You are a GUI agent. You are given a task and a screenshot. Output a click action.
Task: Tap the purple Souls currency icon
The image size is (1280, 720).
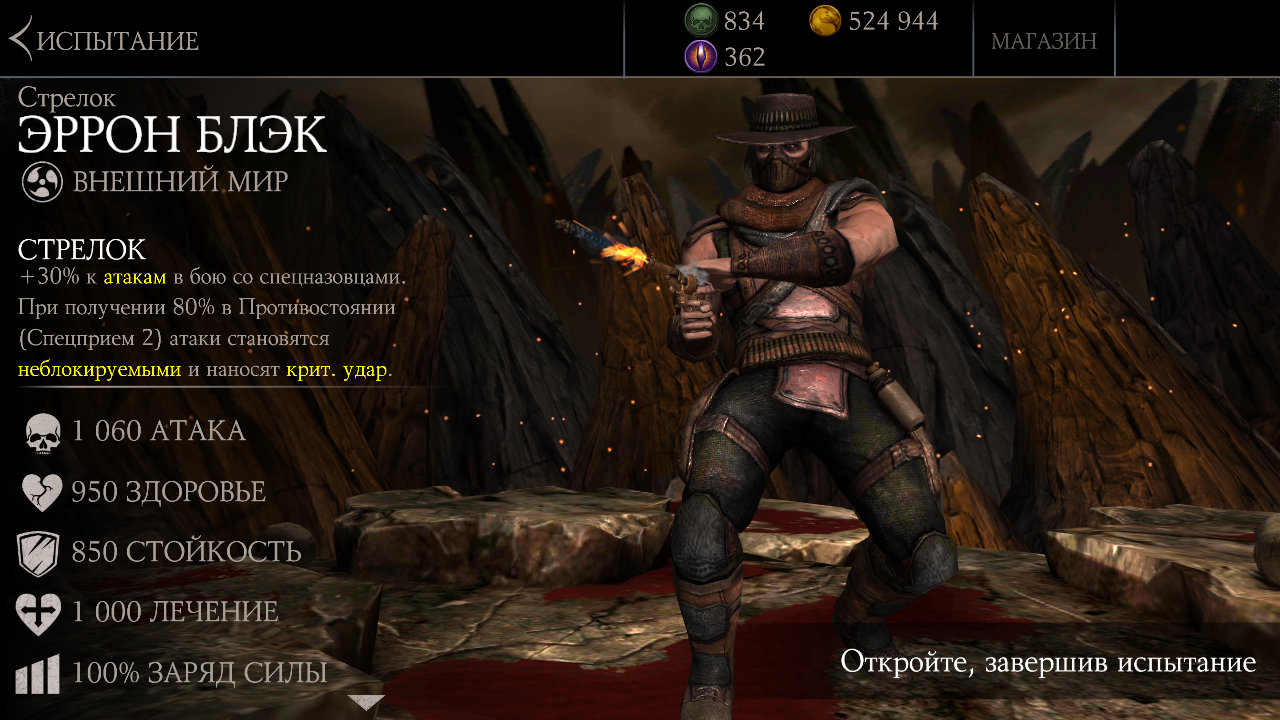[x=701, y=56]
